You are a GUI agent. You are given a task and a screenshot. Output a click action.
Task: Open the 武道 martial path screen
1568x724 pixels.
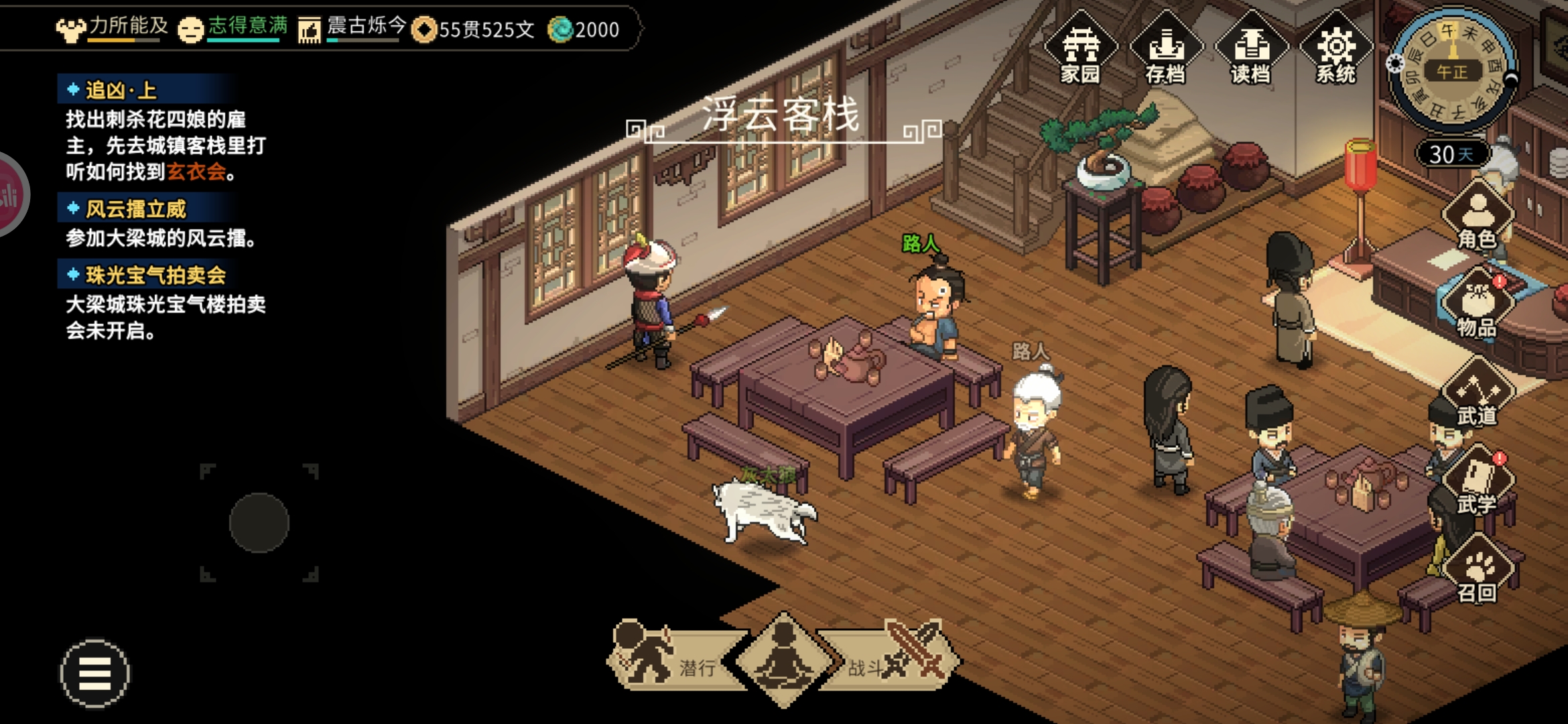tap(1478, 394)
